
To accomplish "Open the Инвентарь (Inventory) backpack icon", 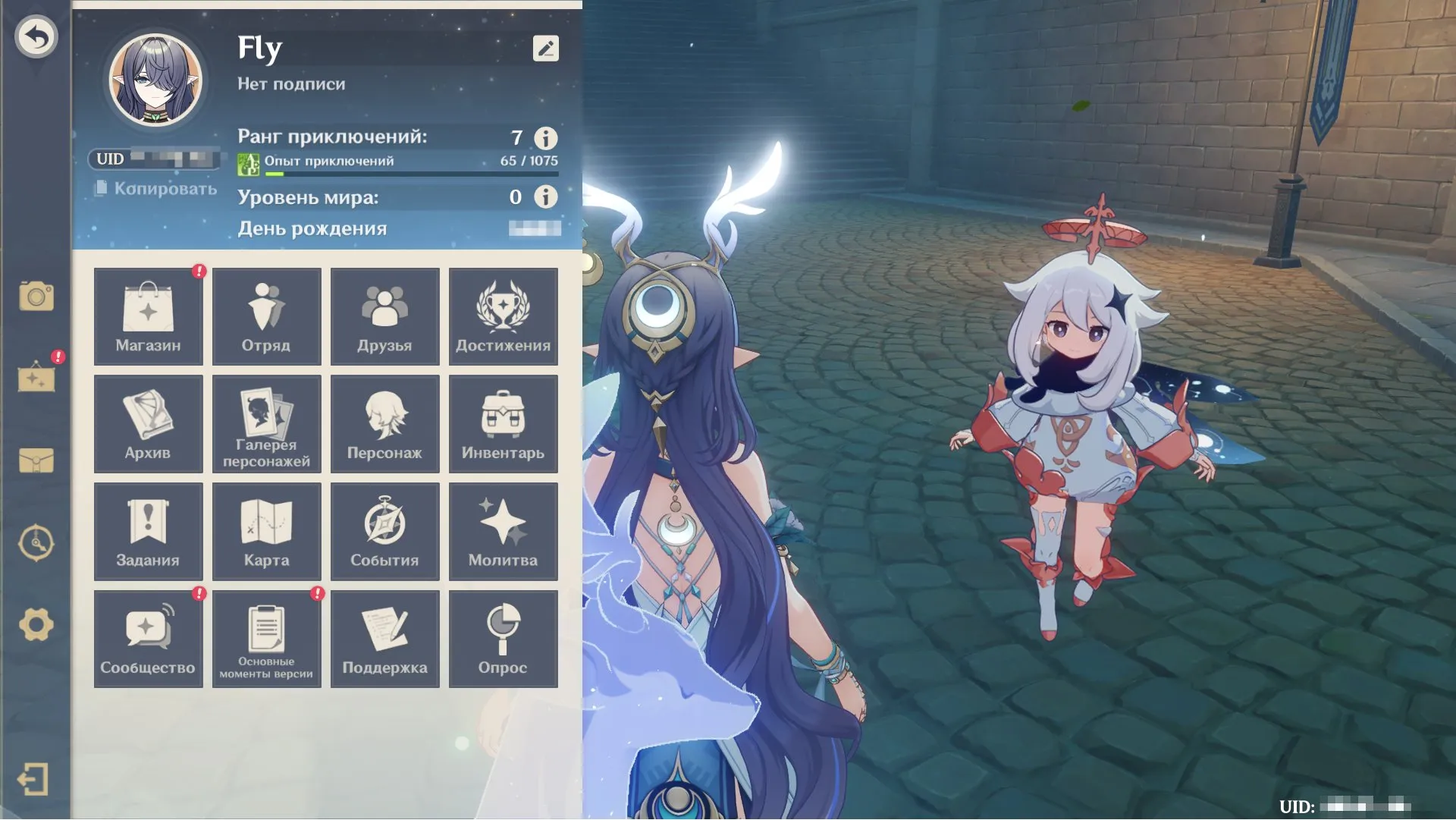I will click(x=503, y=424).
